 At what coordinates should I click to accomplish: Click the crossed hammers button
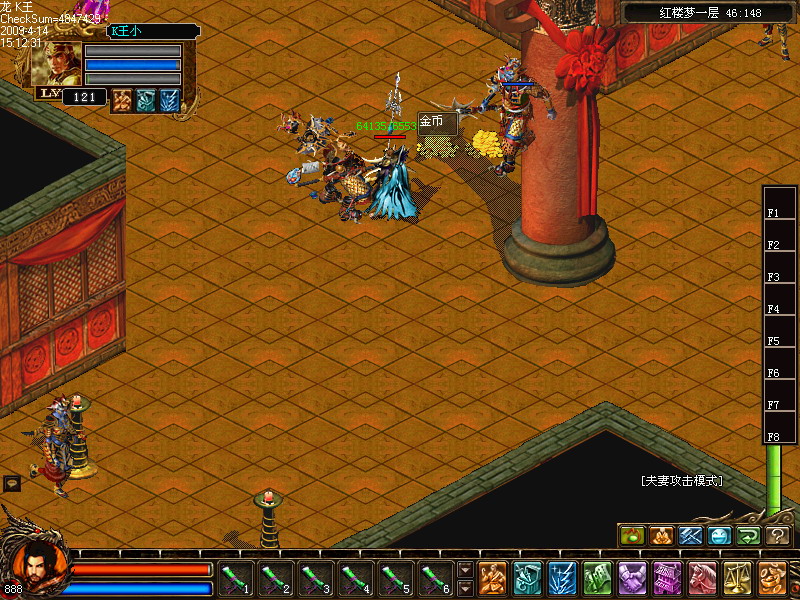tap(690, 536)
